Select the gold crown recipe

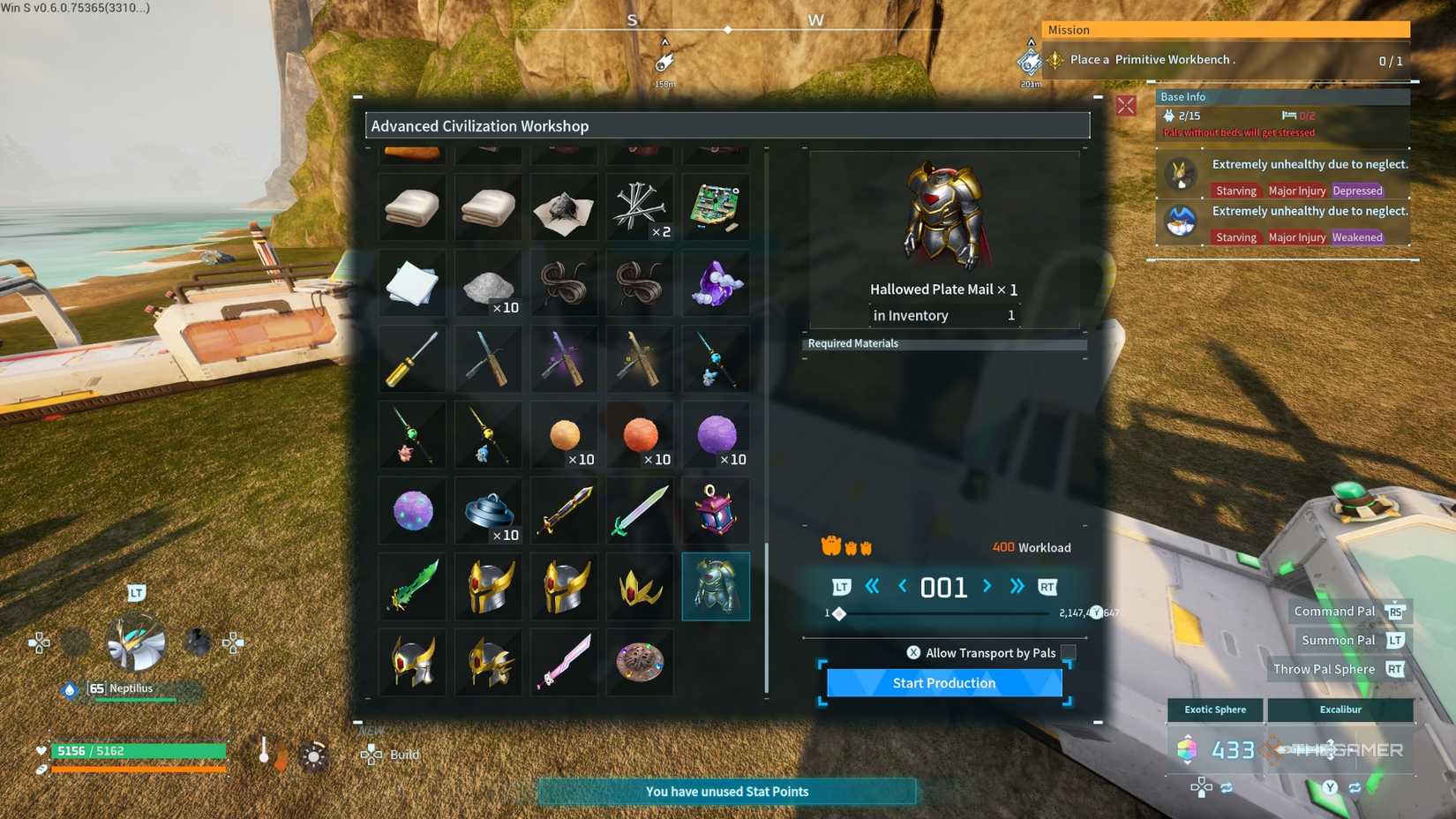pos(640,586)
